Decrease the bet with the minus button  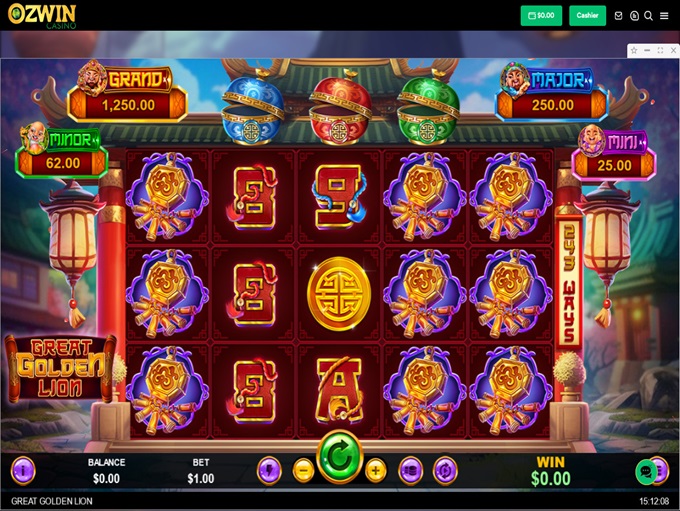pyautogui.click(x=304, y=469)
